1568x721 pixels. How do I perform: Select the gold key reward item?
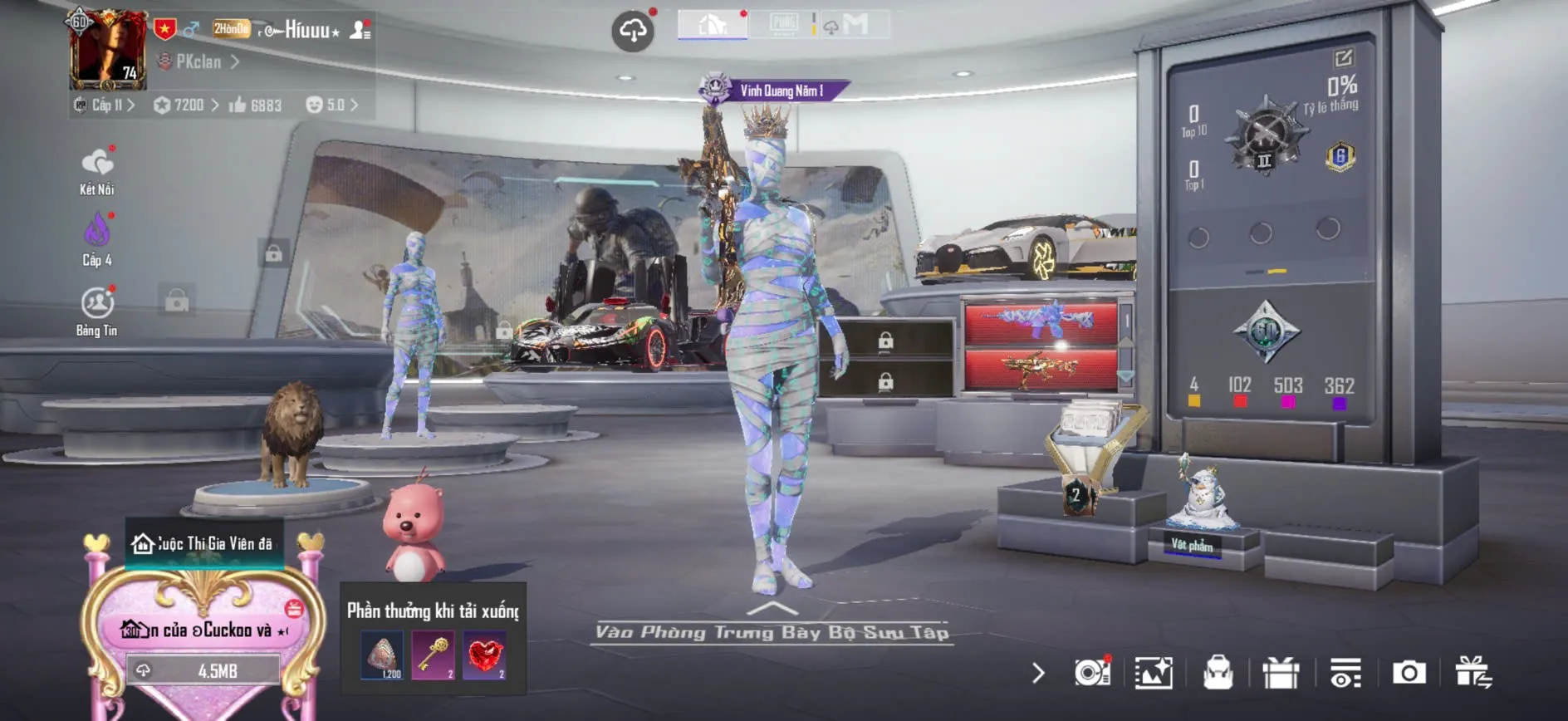pos(433,655)
